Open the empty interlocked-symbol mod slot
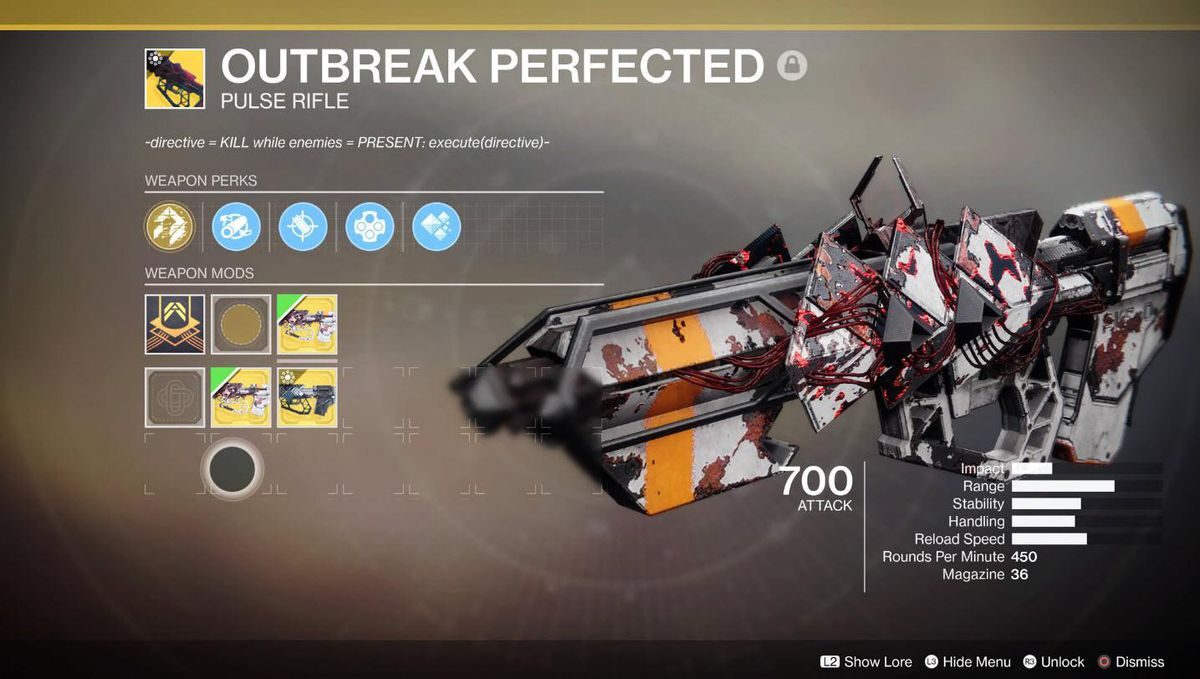This screenshot has height=679, width=1200. [174, 397]
